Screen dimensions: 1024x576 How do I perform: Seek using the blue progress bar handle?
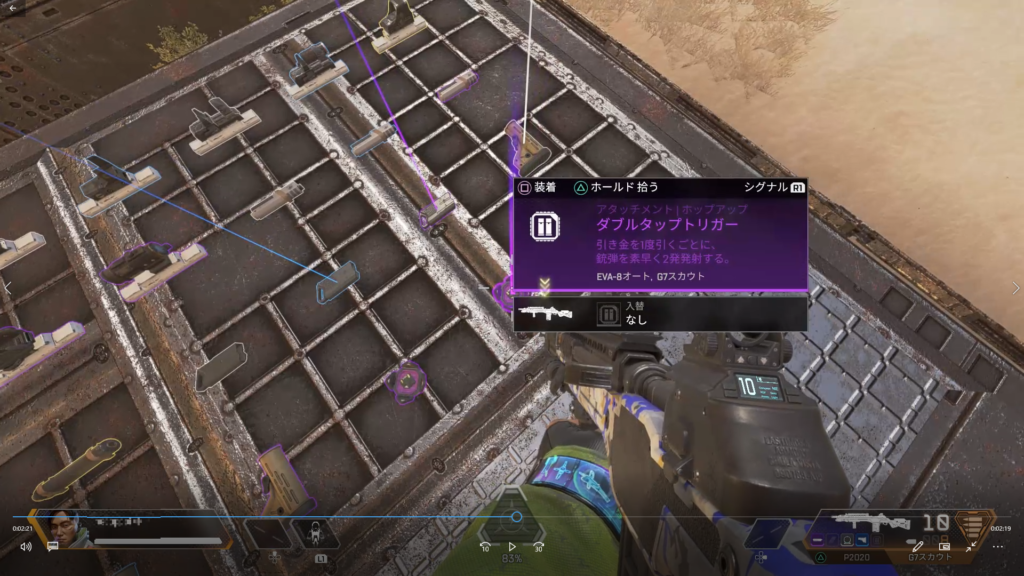516,517
